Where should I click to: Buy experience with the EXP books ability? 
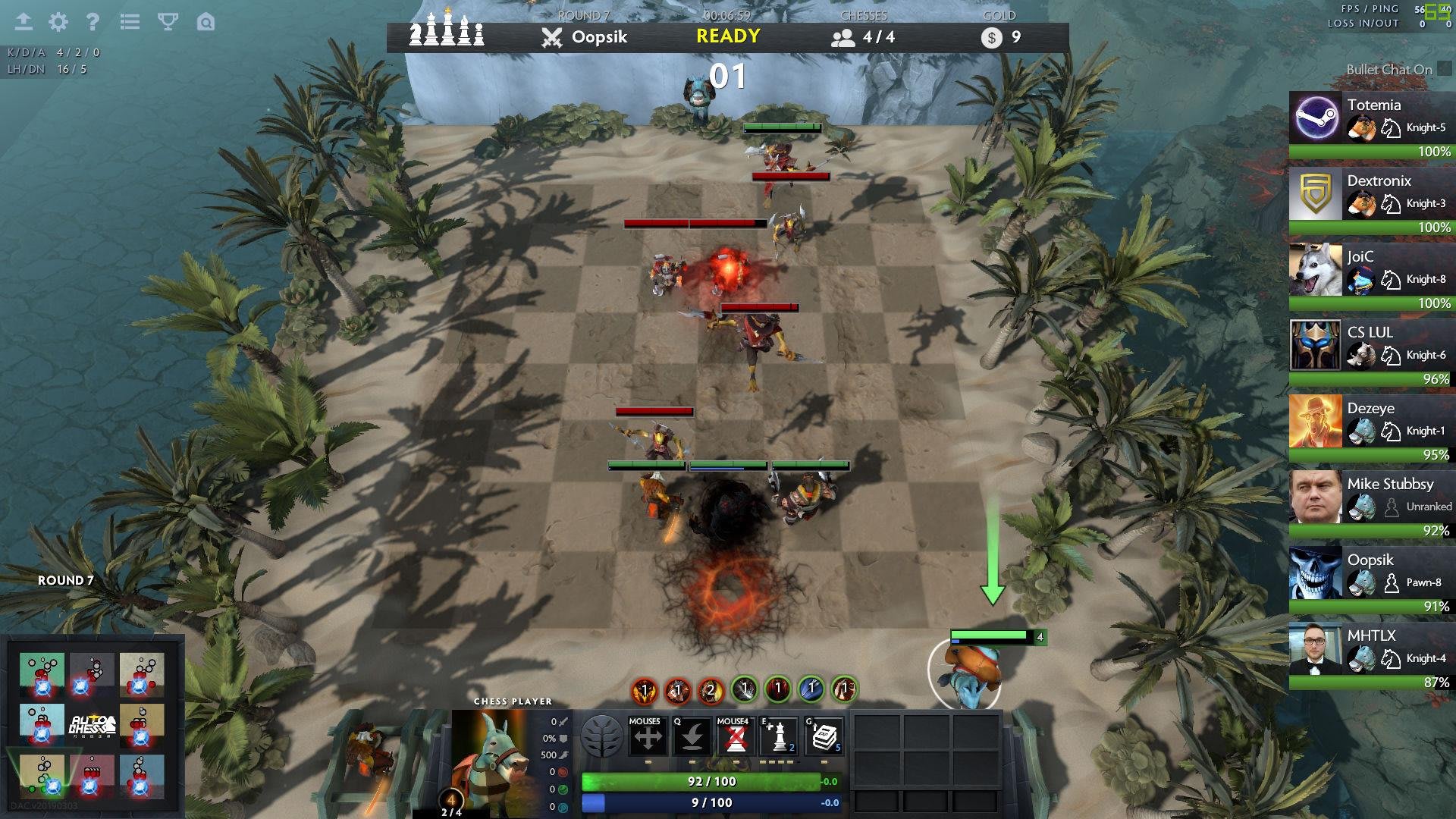(824, 737)
